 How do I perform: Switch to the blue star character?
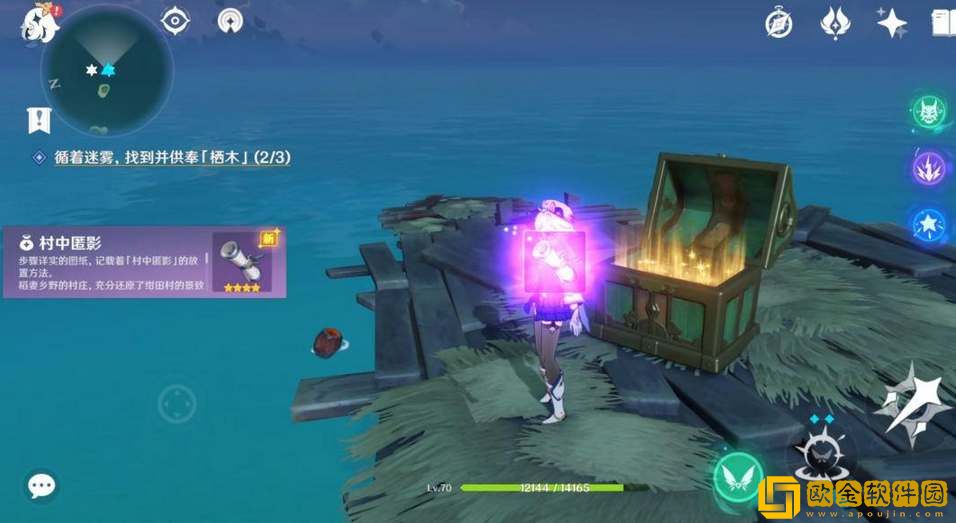(928, 221)
